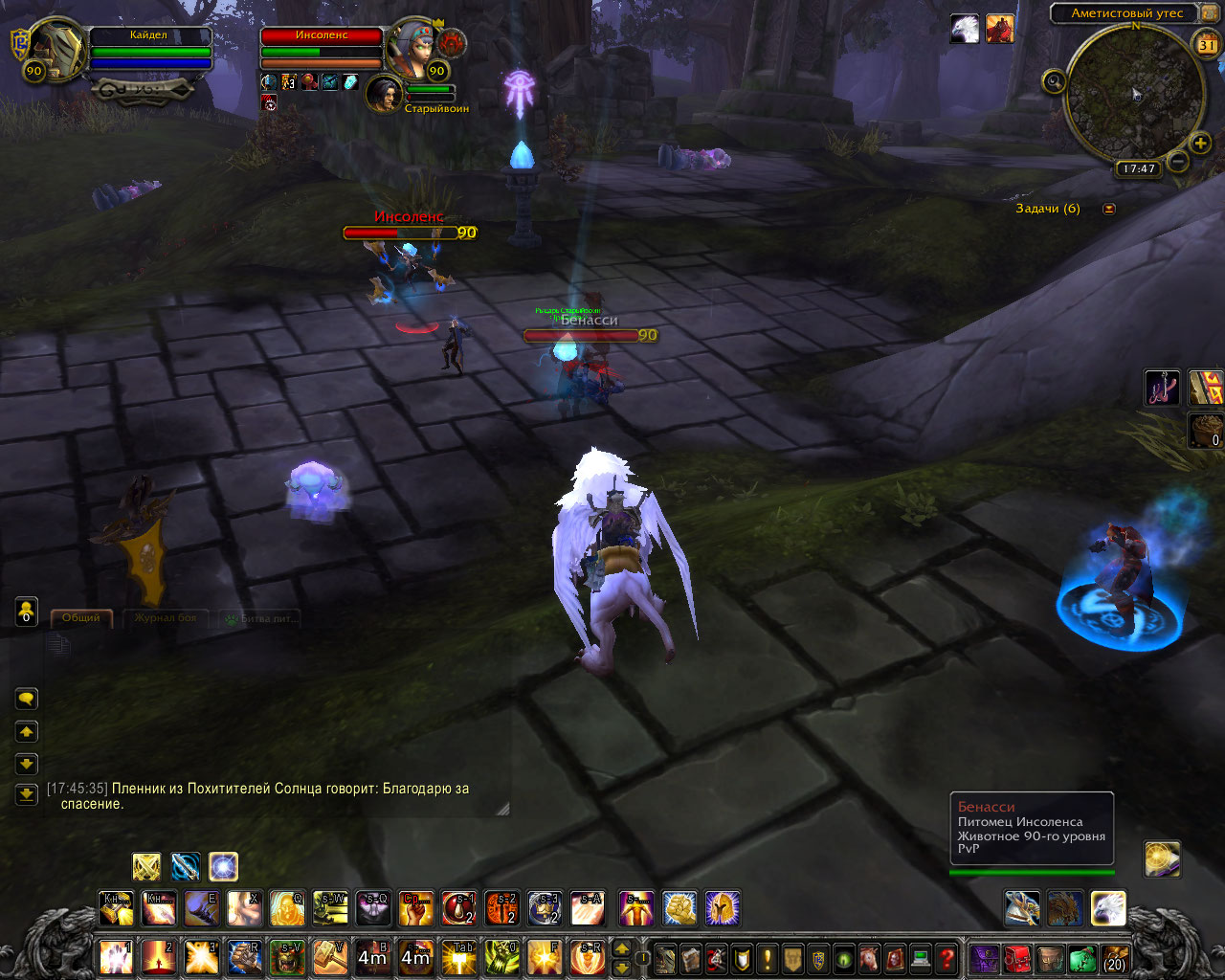Open the purple bag slot
Image resolution: width=1225 pixels, height=980 pixels.
tap(984, 957)
